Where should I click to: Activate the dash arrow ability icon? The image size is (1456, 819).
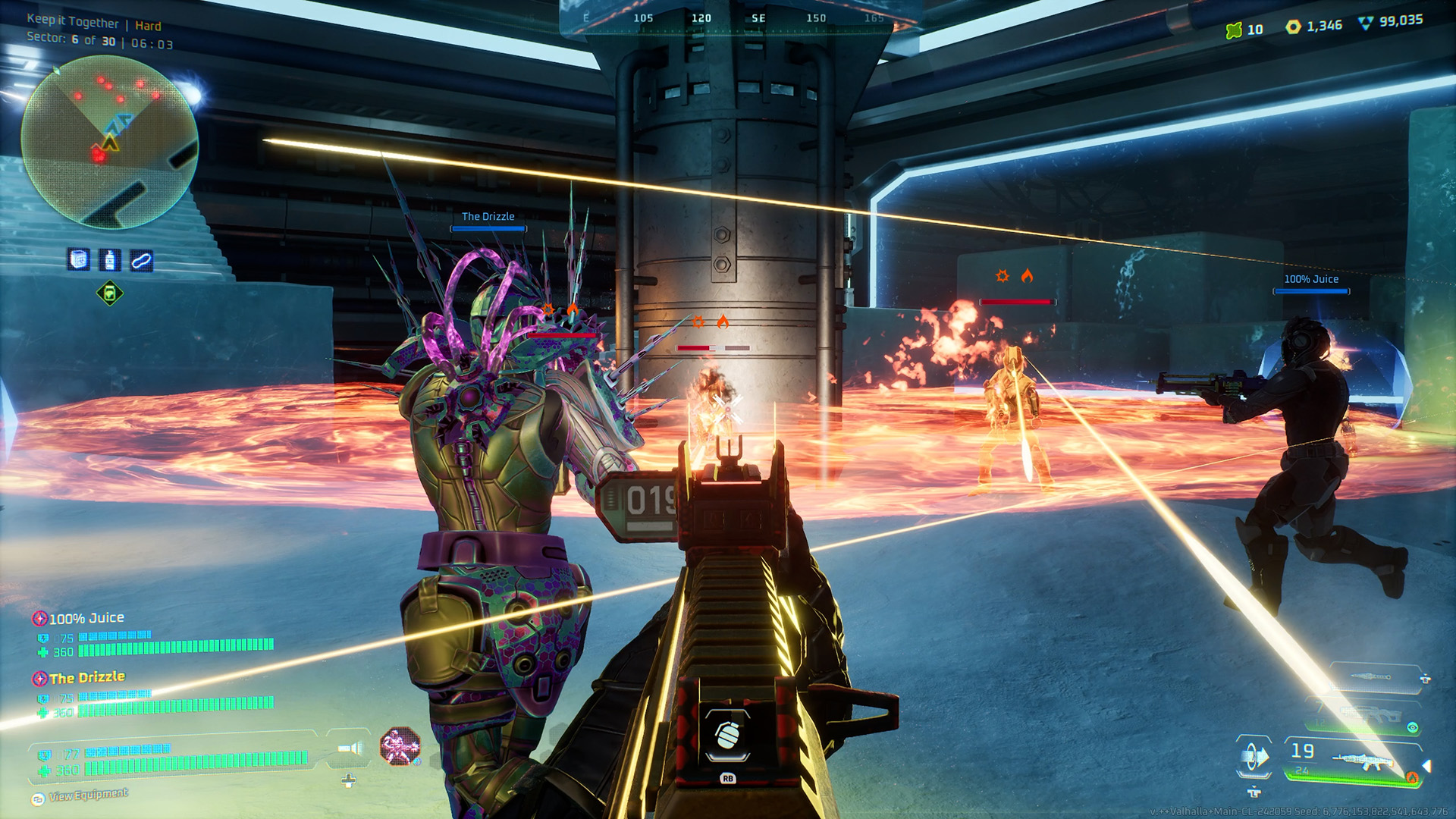tap(1254, 757)
